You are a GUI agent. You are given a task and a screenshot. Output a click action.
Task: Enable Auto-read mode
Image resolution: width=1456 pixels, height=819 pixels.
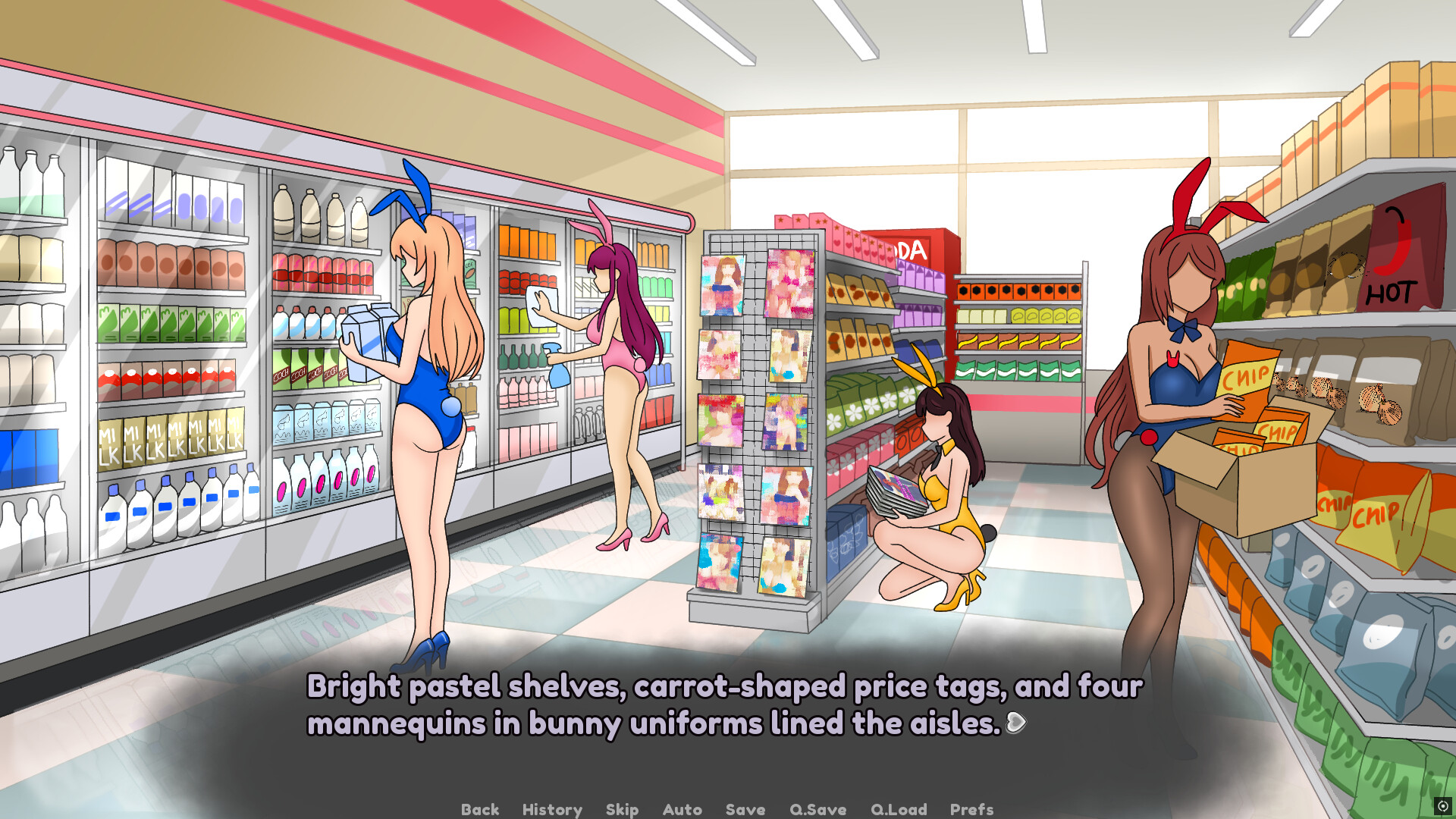[682, 809]
